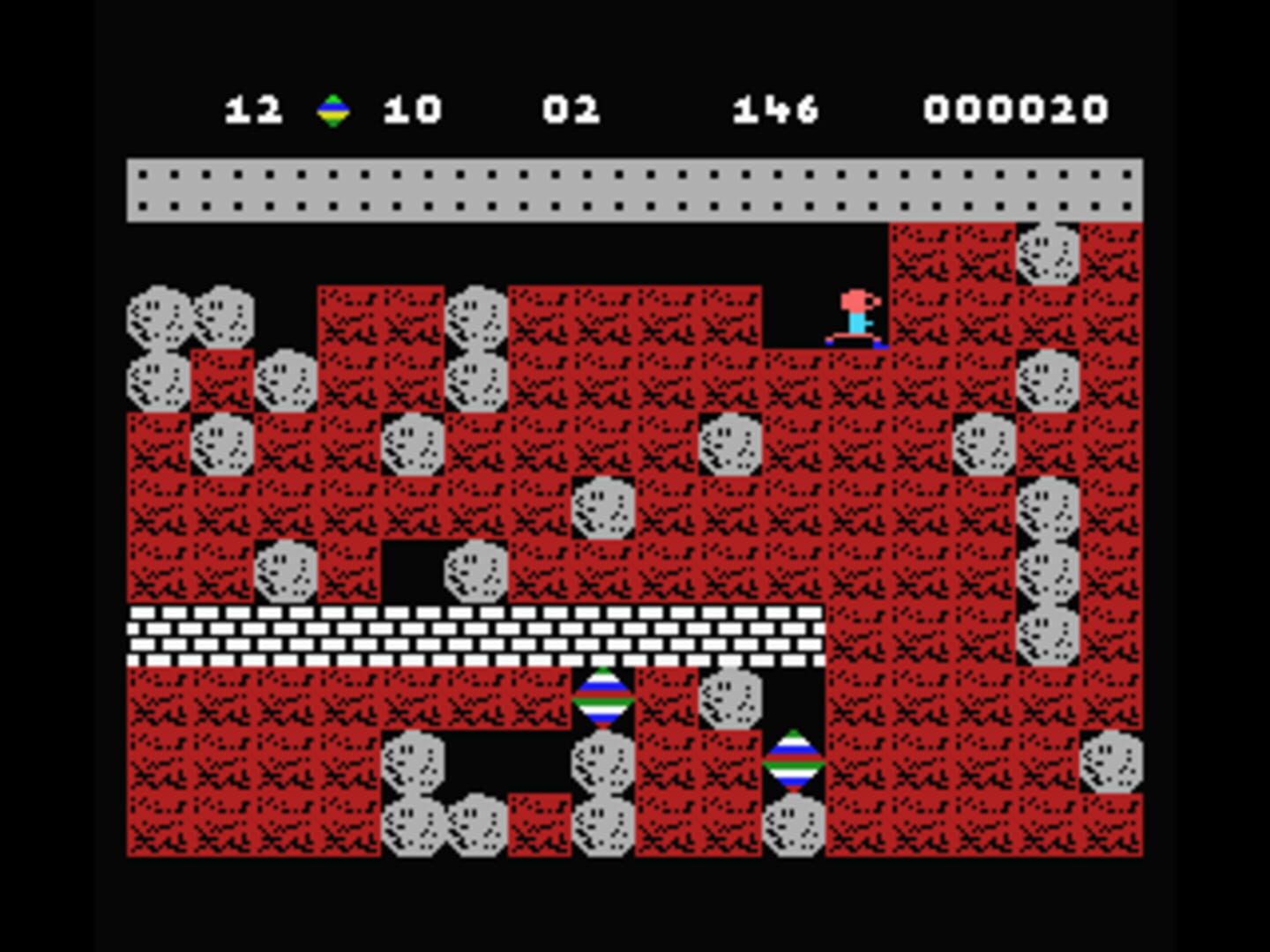Click the boulder pair at the top-left corner
This screenshot has width=1270, height=952.
(190, 317)
